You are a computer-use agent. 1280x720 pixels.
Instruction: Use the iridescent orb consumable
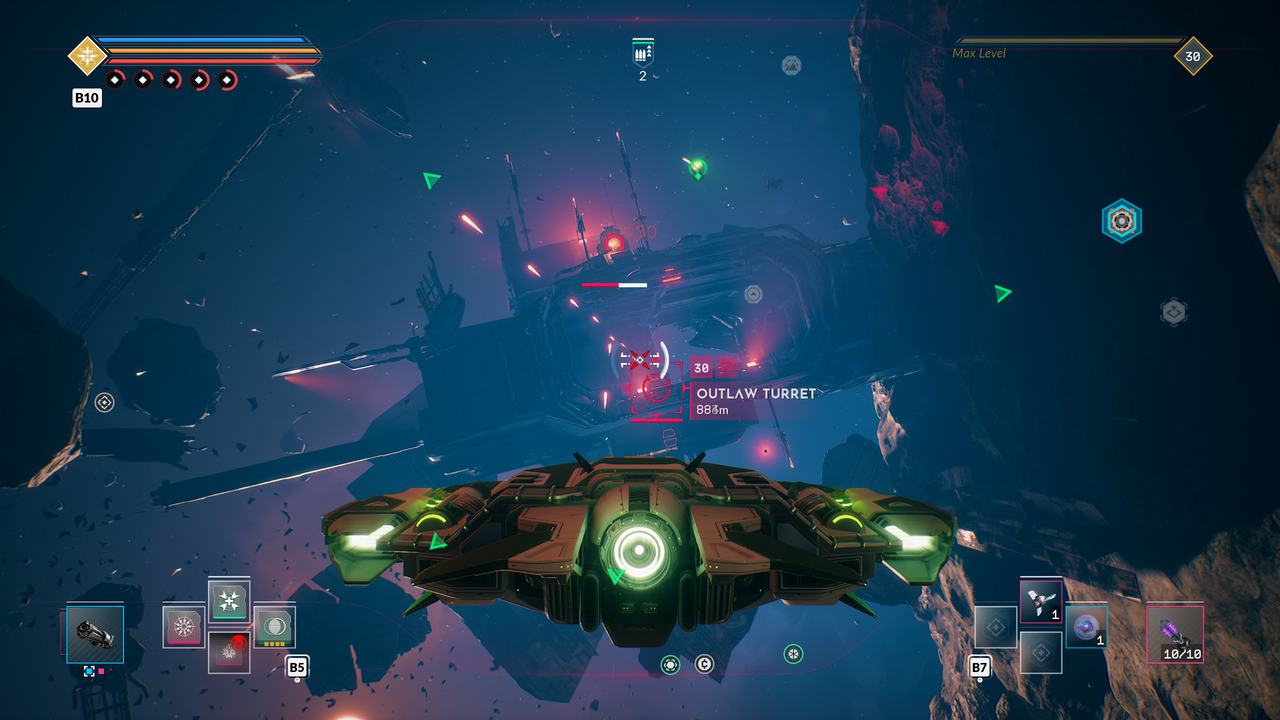(x=1086, y=626)
